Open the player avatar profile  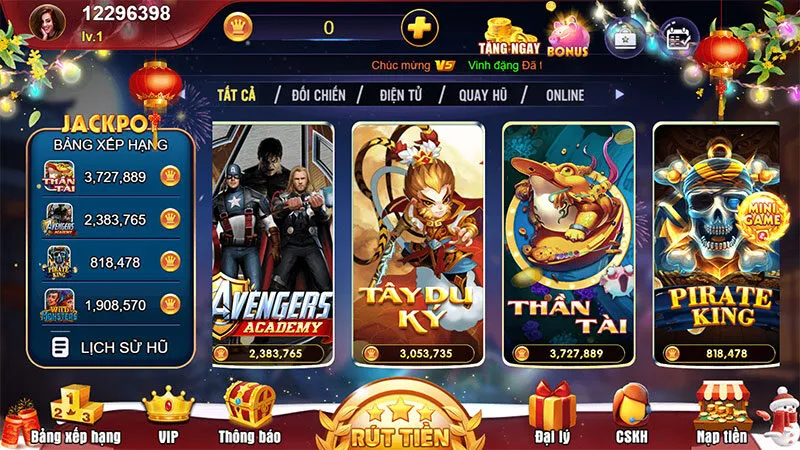pos(44,22)
